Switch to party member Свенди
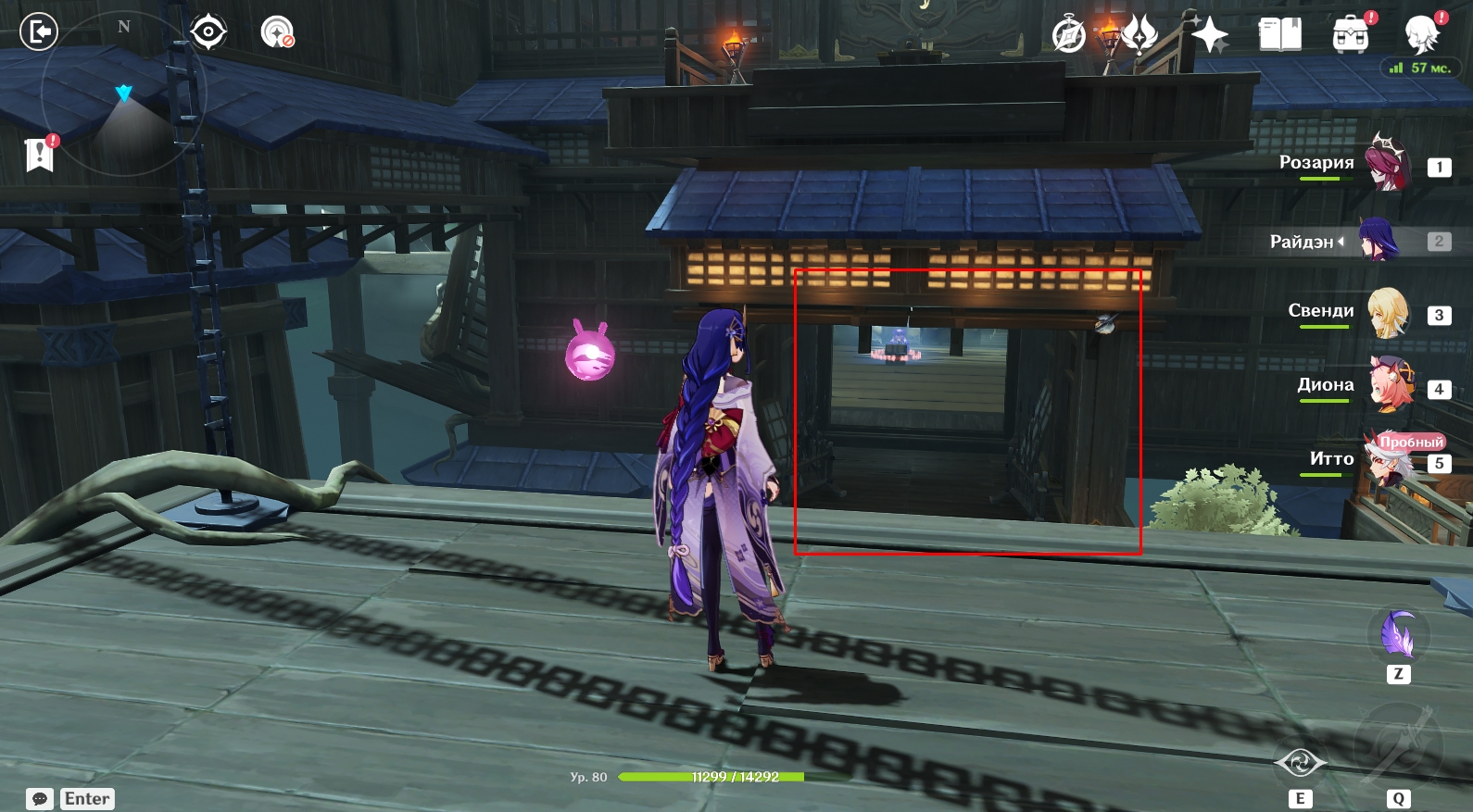The height and width of the screenshot is (812, 1473). pyautogui.click(x=1387, y=314)
